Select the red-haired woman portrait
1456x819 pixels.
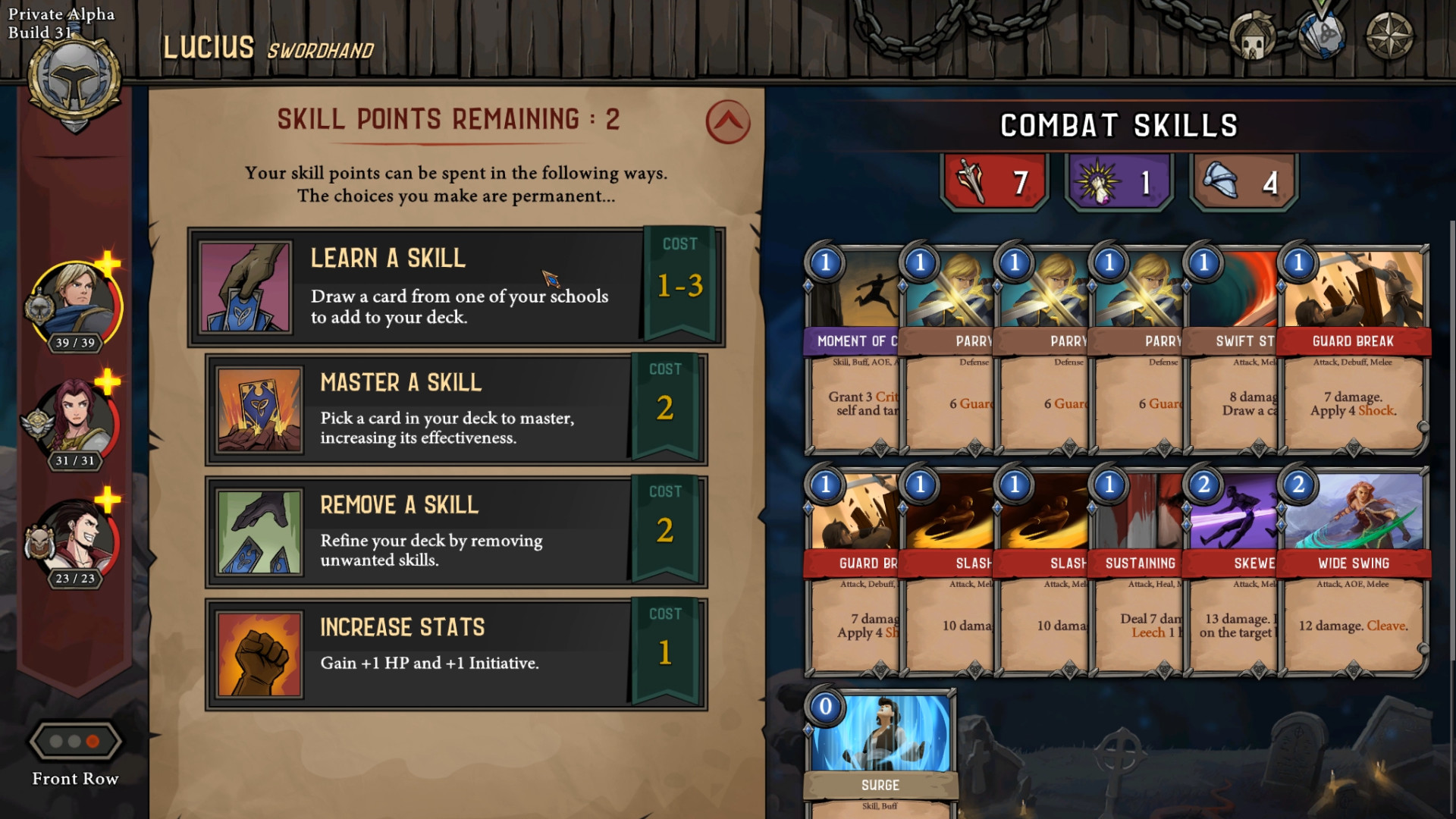76,422
